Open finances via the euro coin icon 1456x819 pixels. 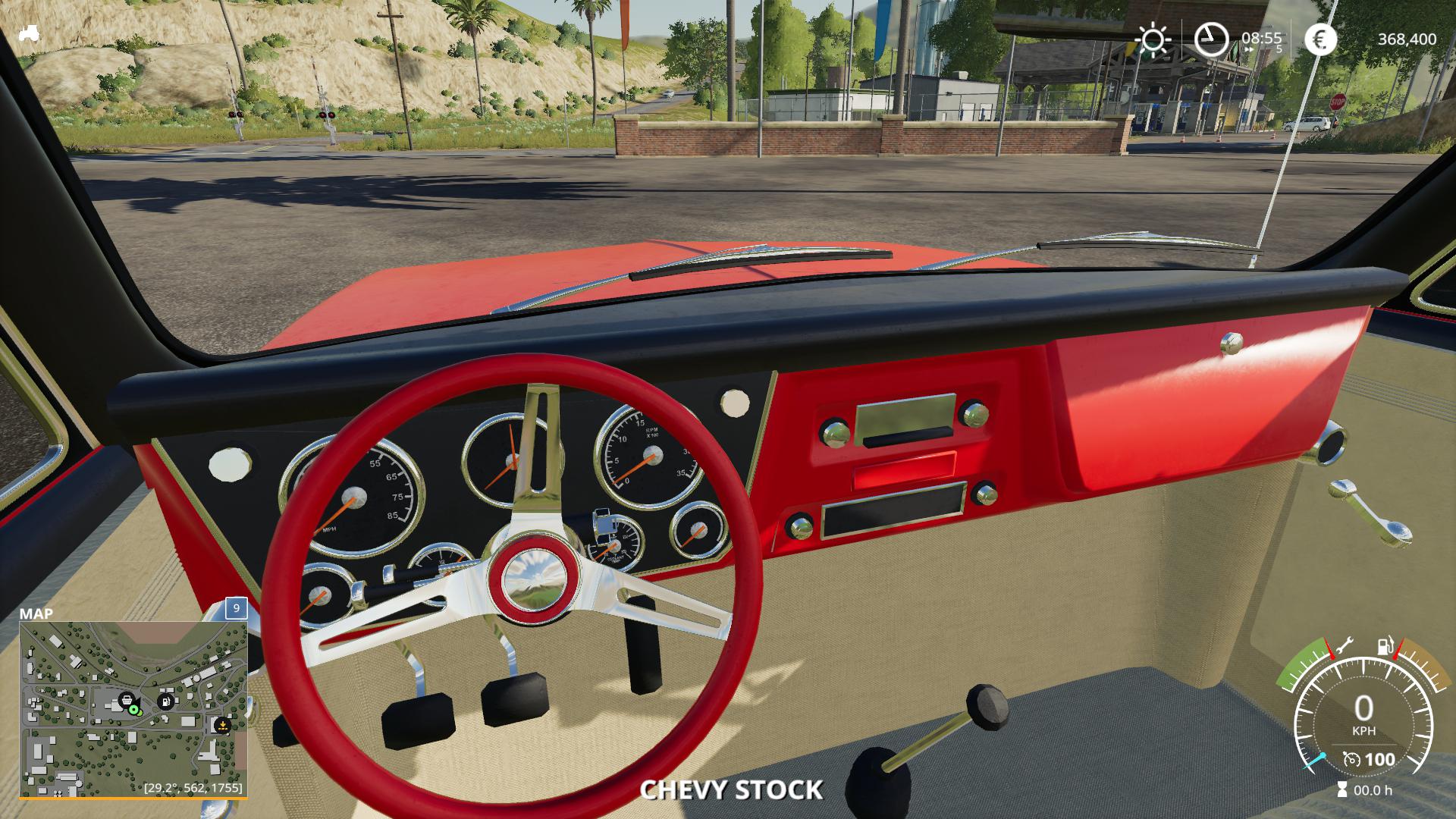tap(1320, 39)
